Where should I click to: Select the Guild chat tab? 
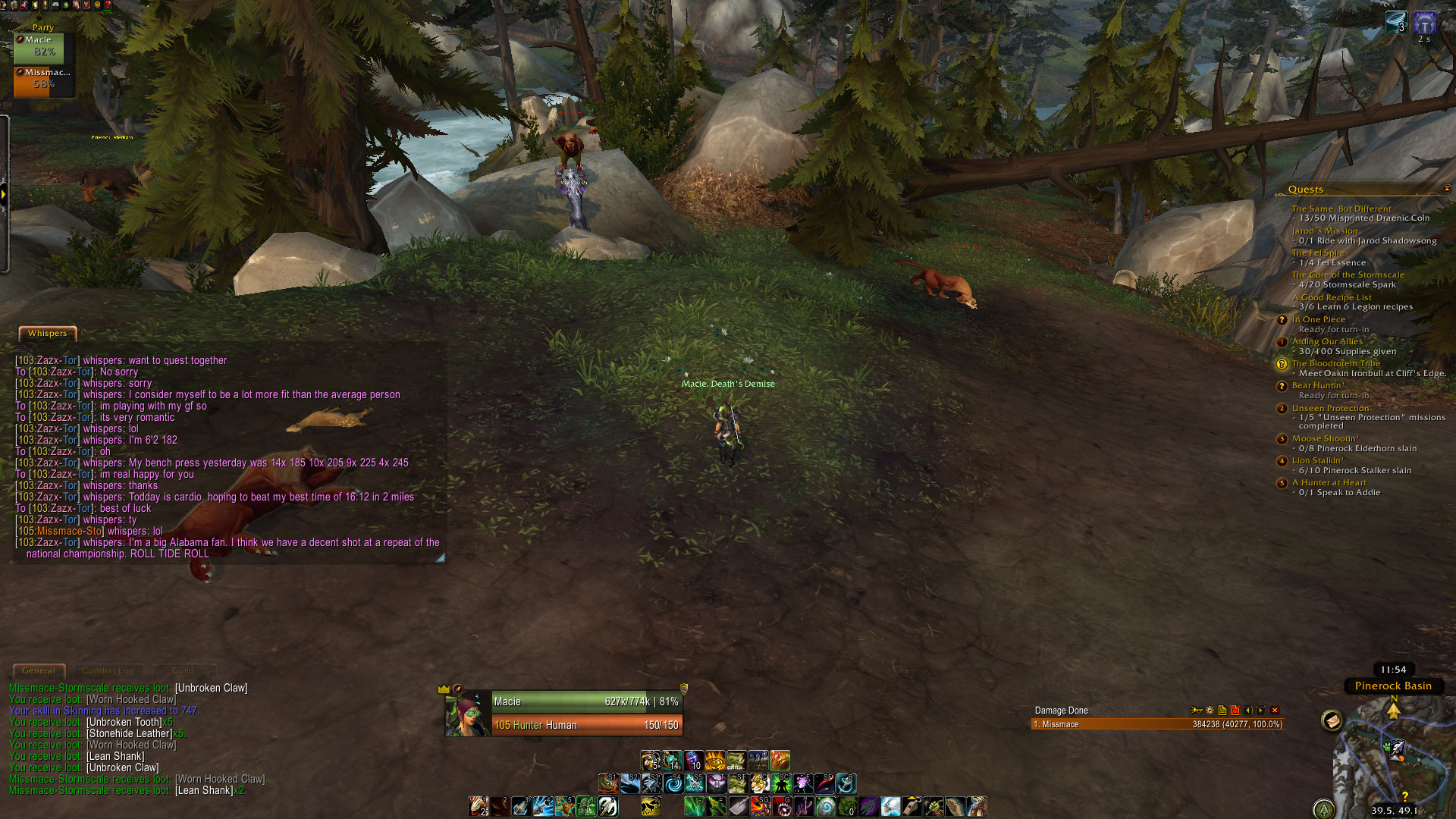tap(183, 671)
